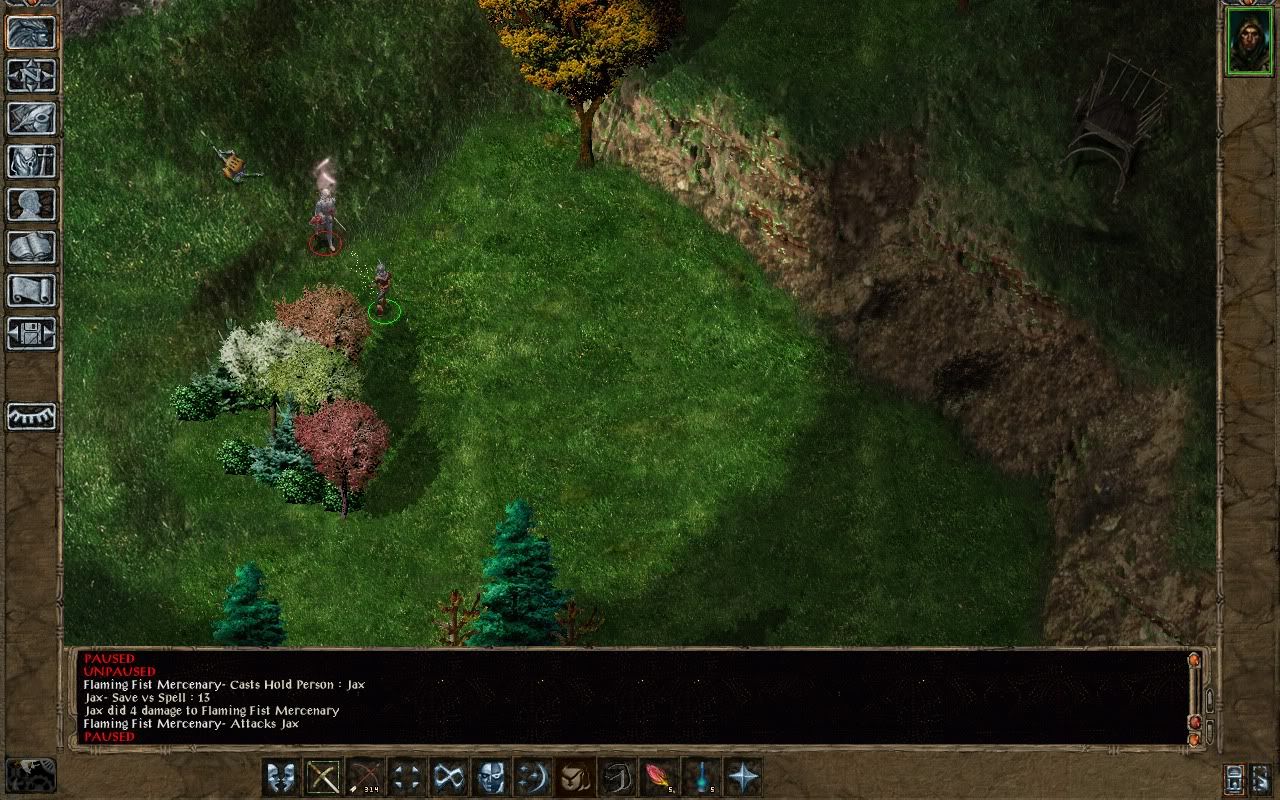1280x800 pixels.
Task: Choose the crossed-swords melee weapon slot
Action: 323,777
